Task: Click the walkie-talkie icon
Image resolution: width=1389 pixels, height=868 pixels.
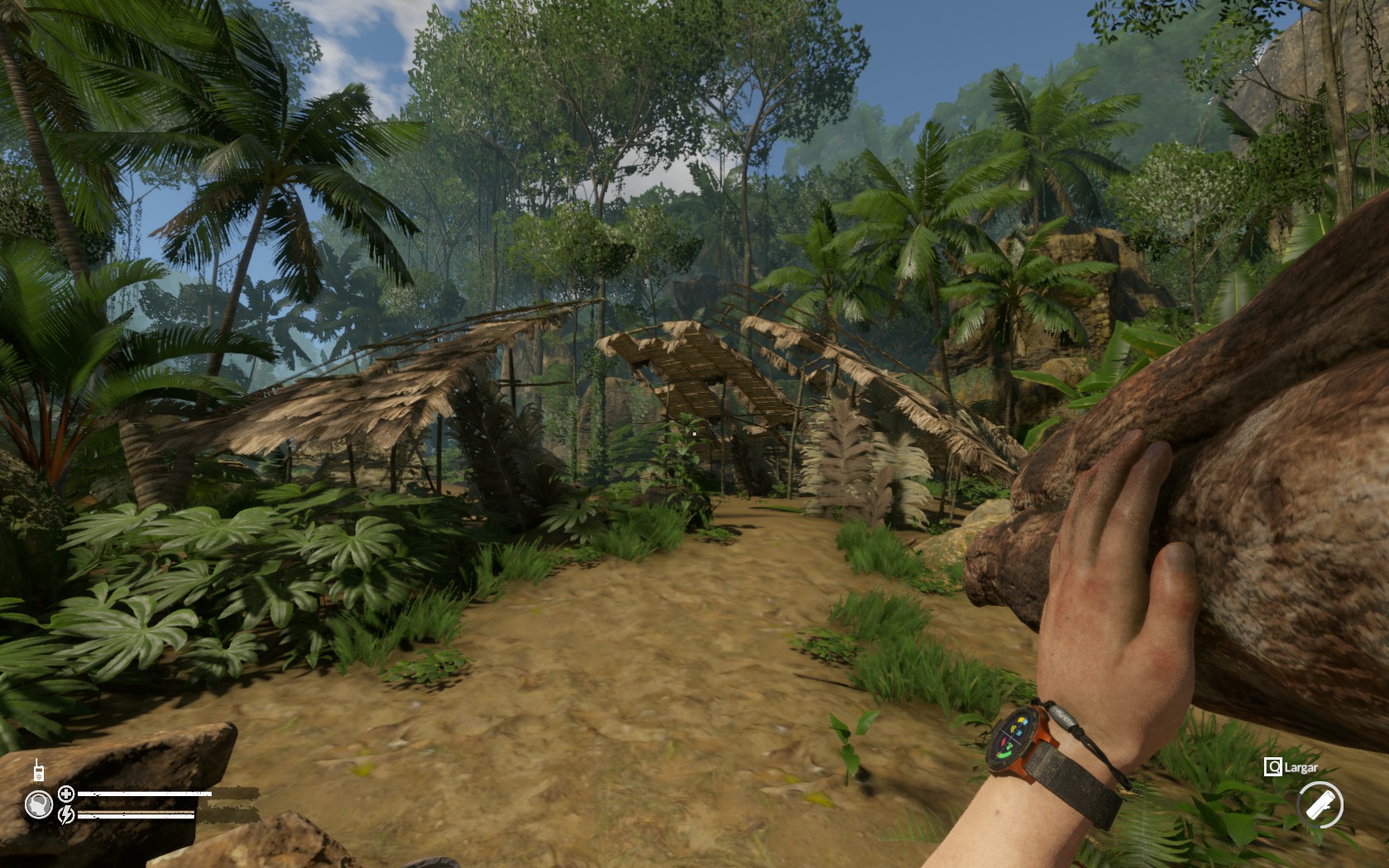Action: pyautogui.click(x=38, y=770)
